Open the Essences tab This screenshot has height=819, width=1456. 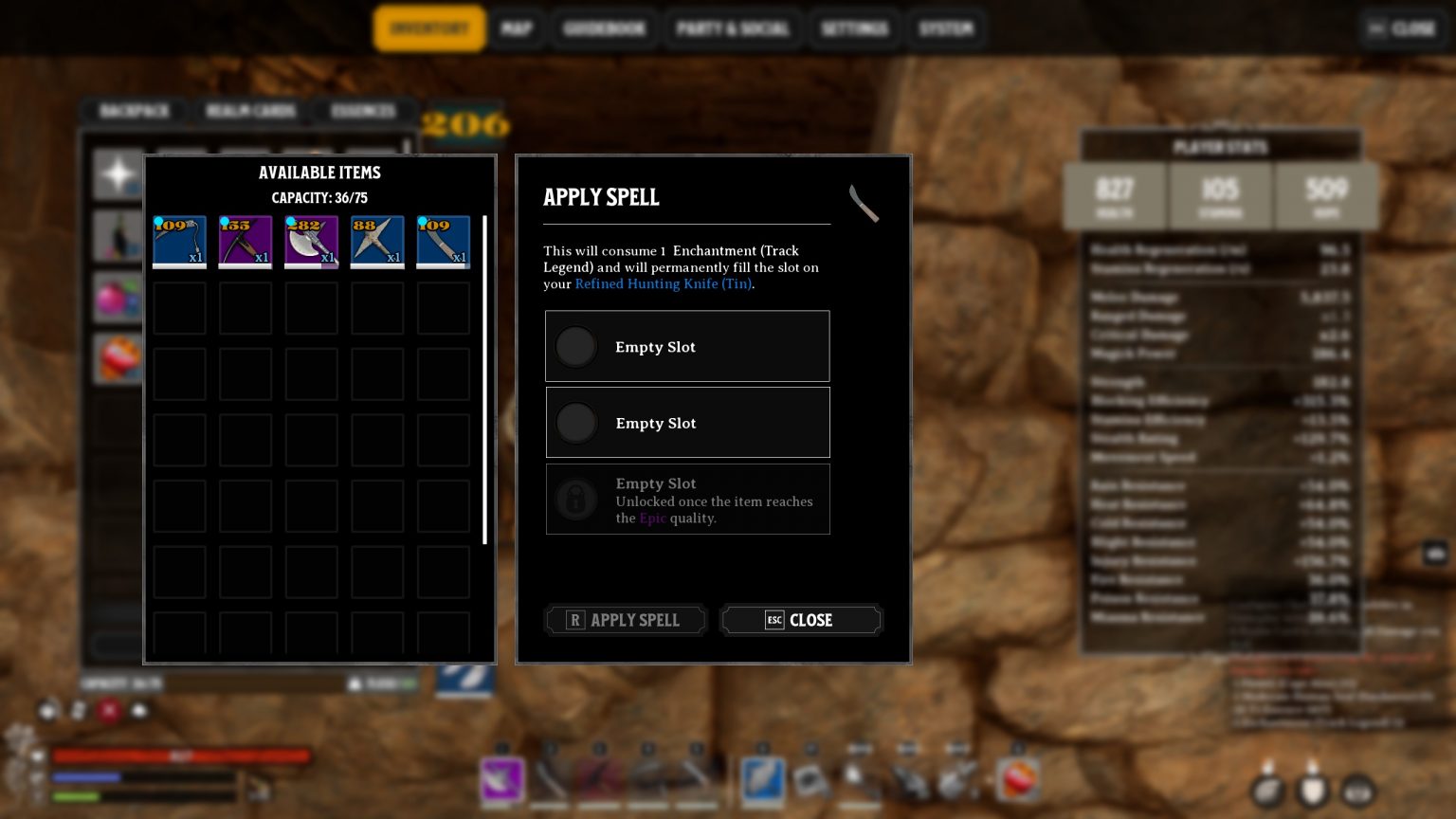coord(362,111)
